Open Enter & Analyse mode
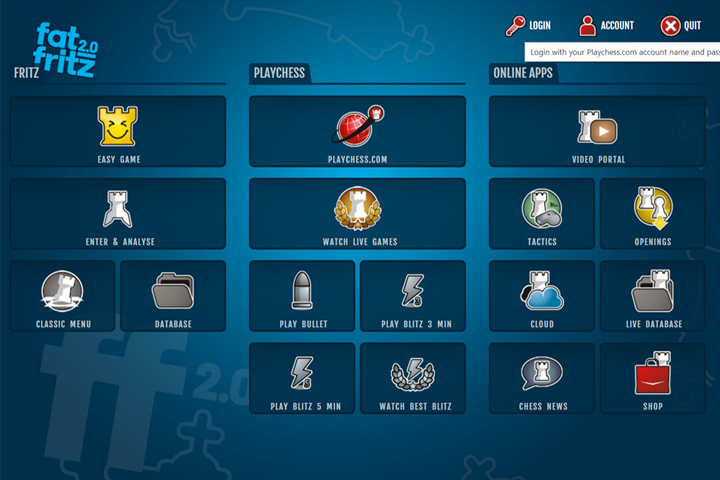Image resolution: width=720 pixels, height=480 pixels. tap(118, 214)
